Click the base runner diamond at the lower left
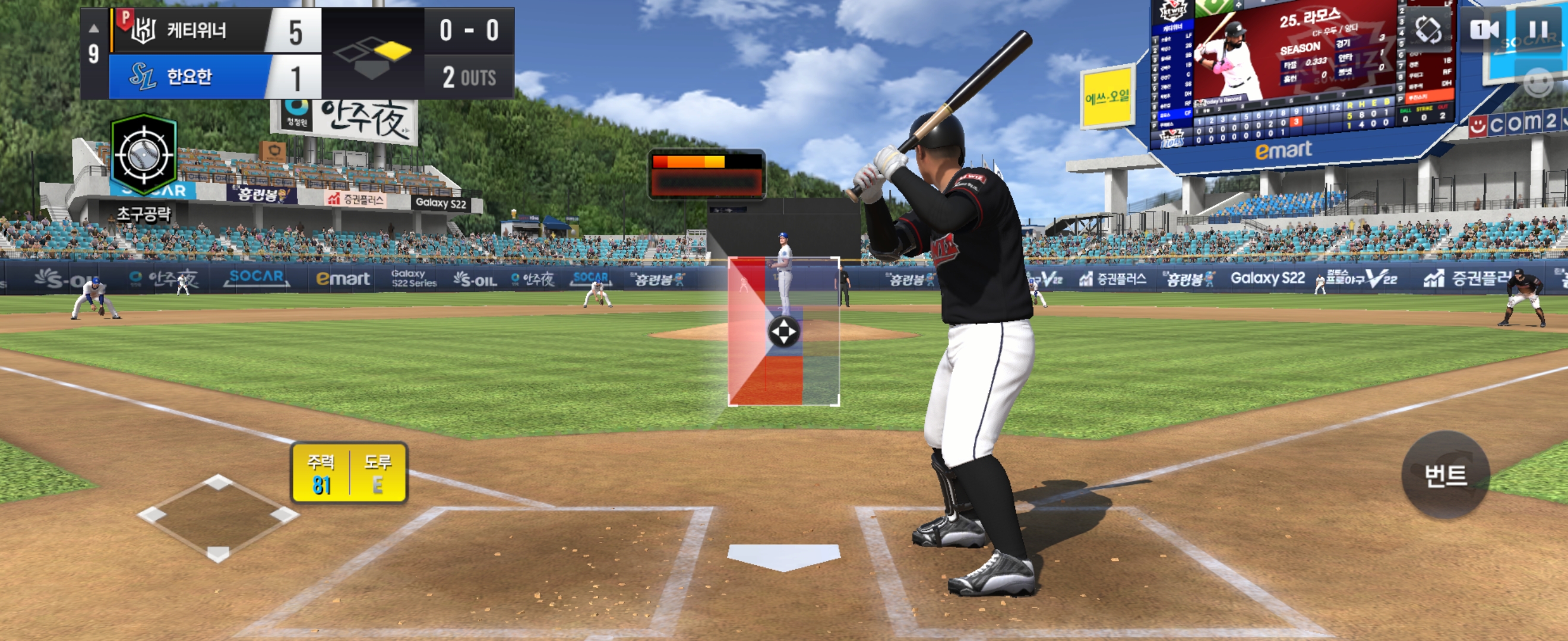 tap(218, 516)
